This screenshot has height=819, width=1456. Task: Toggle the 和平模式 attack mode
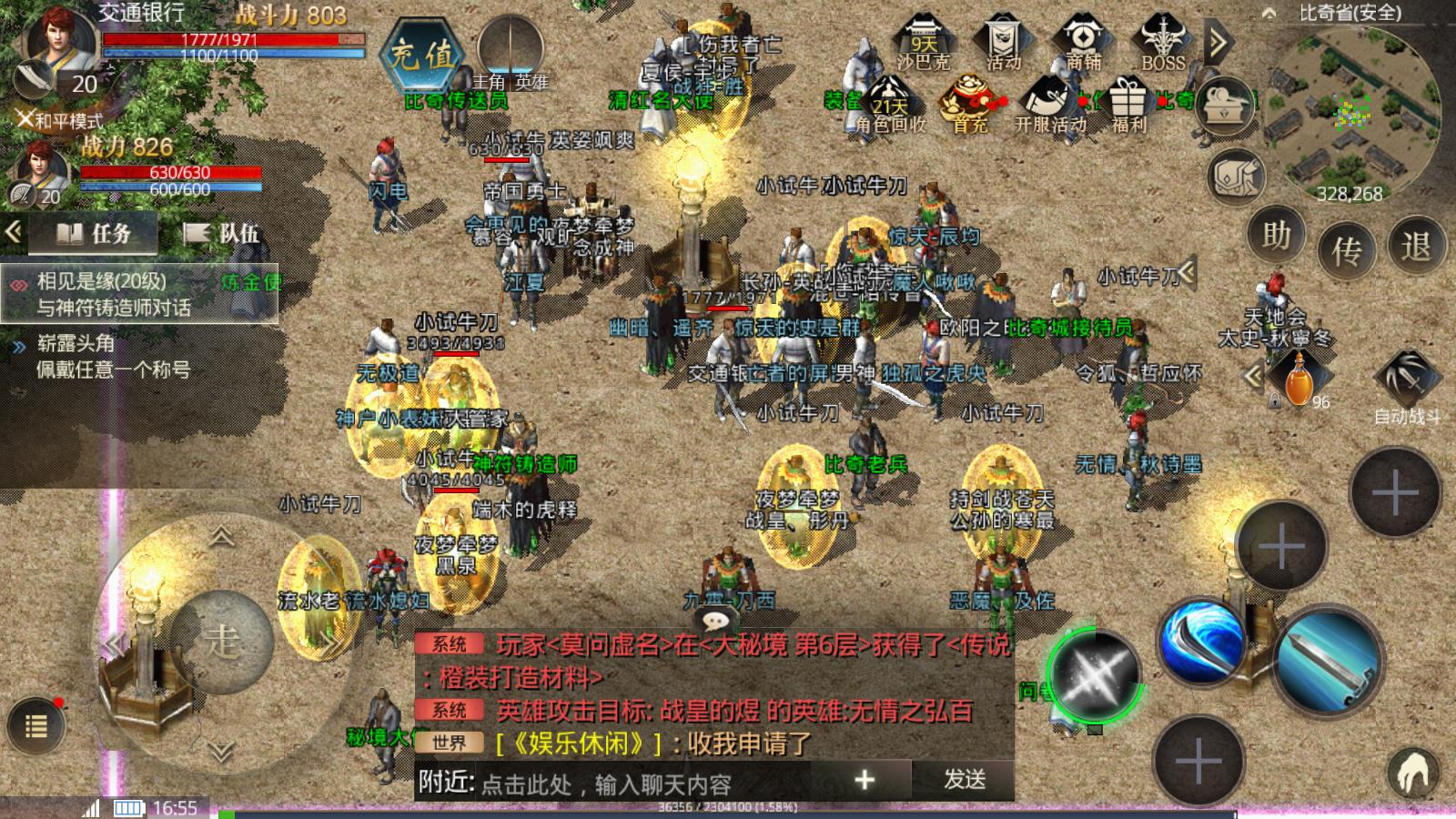(60, 119)
